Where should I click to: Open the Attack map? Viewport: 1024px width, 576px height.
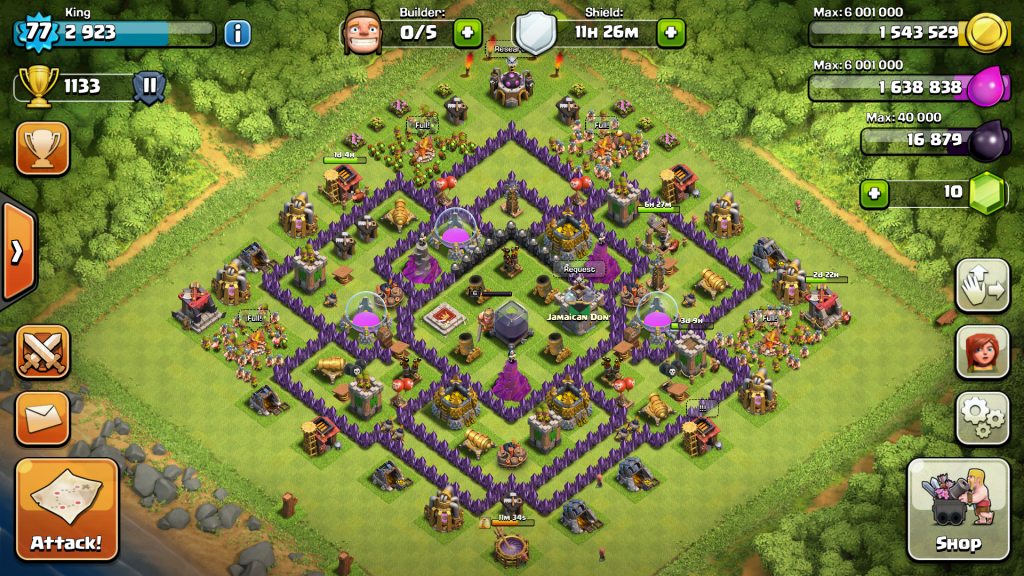click(x=66, y=509)
